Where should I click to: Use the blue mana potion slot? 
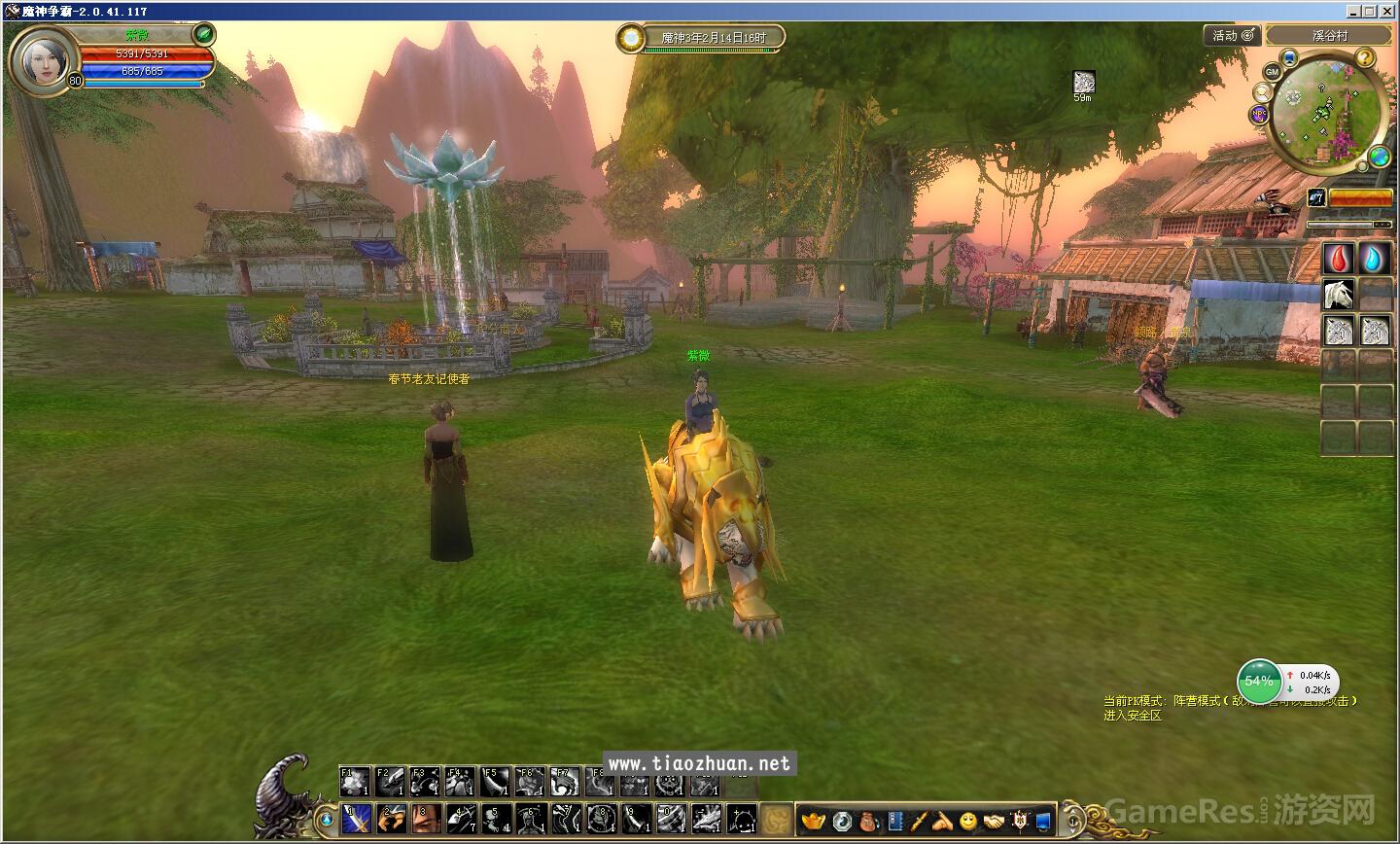(1375, 259)
